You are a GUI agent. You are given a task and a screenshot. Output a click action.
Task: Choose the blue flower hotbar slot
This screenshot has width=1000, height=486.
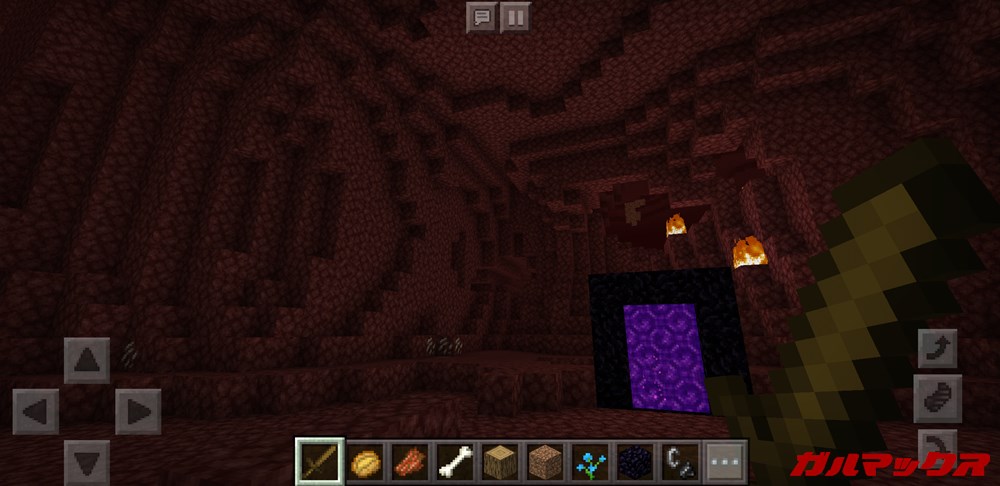click(x=588, y=463)
